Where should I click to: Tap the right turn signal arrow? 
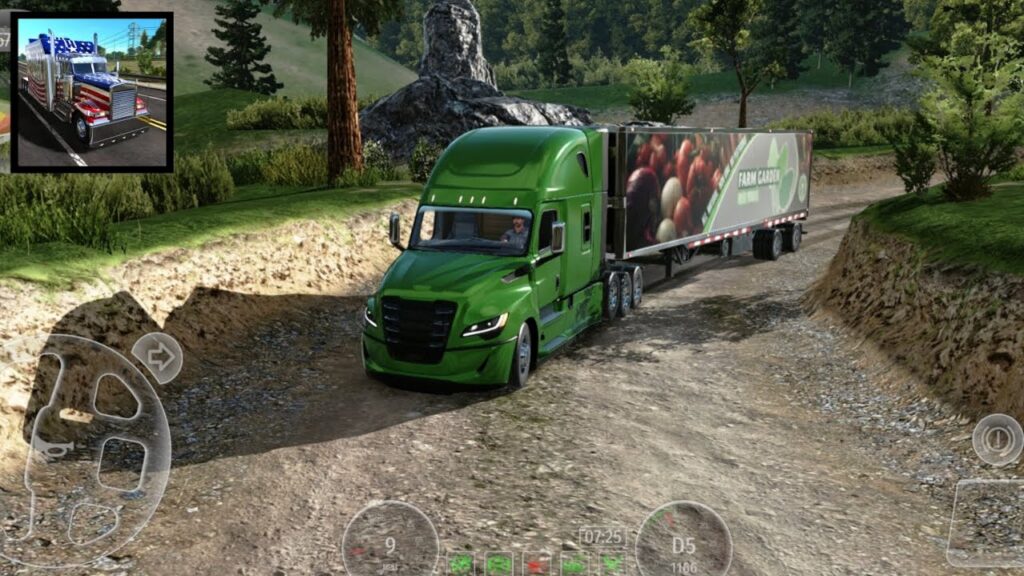coord(157,358)
